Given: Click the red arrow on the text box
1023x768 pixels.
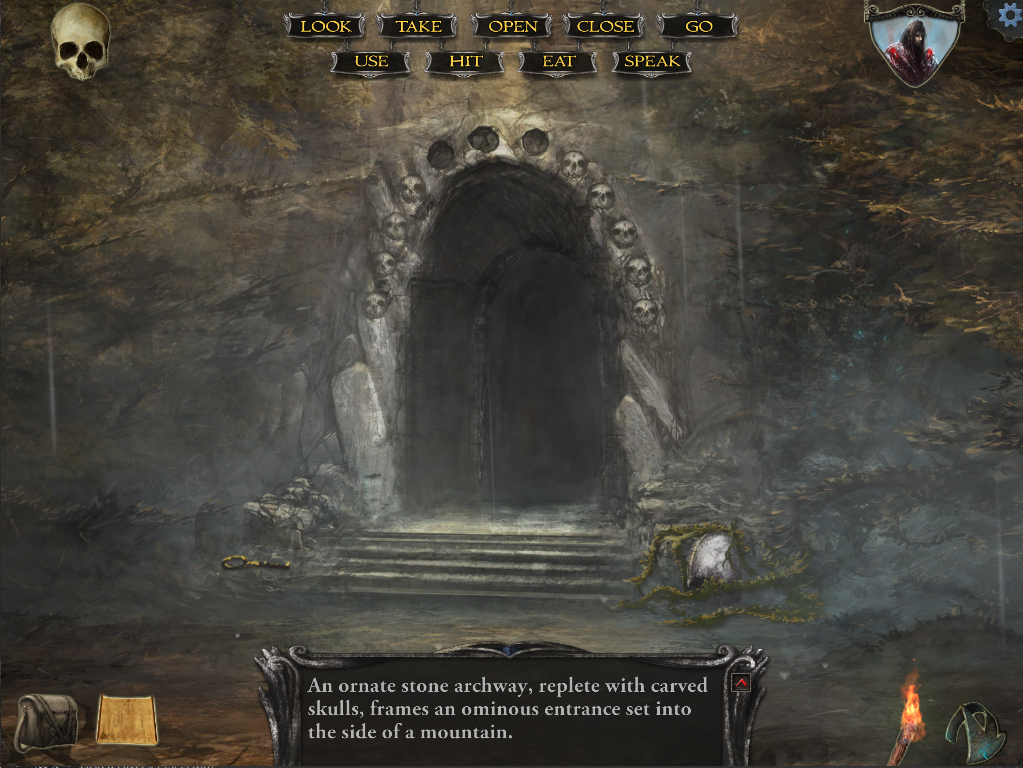Looking at the screenshot, I should pos(741,683).
